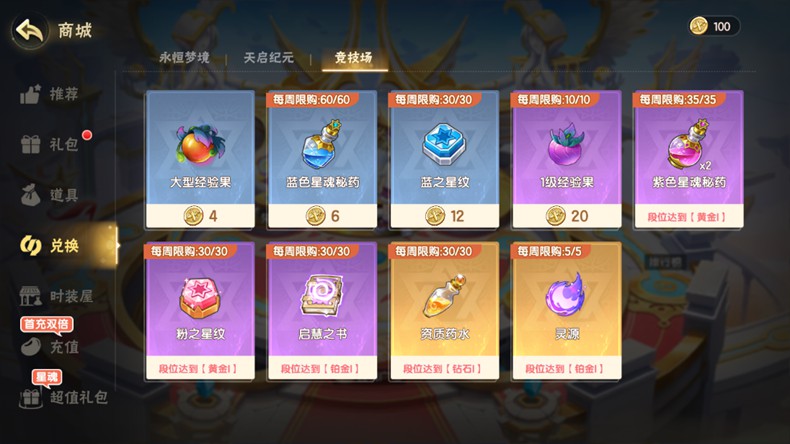Select the 1级经验果 item card
This screenshot has height=444, width=790.
tap(566, 160)
